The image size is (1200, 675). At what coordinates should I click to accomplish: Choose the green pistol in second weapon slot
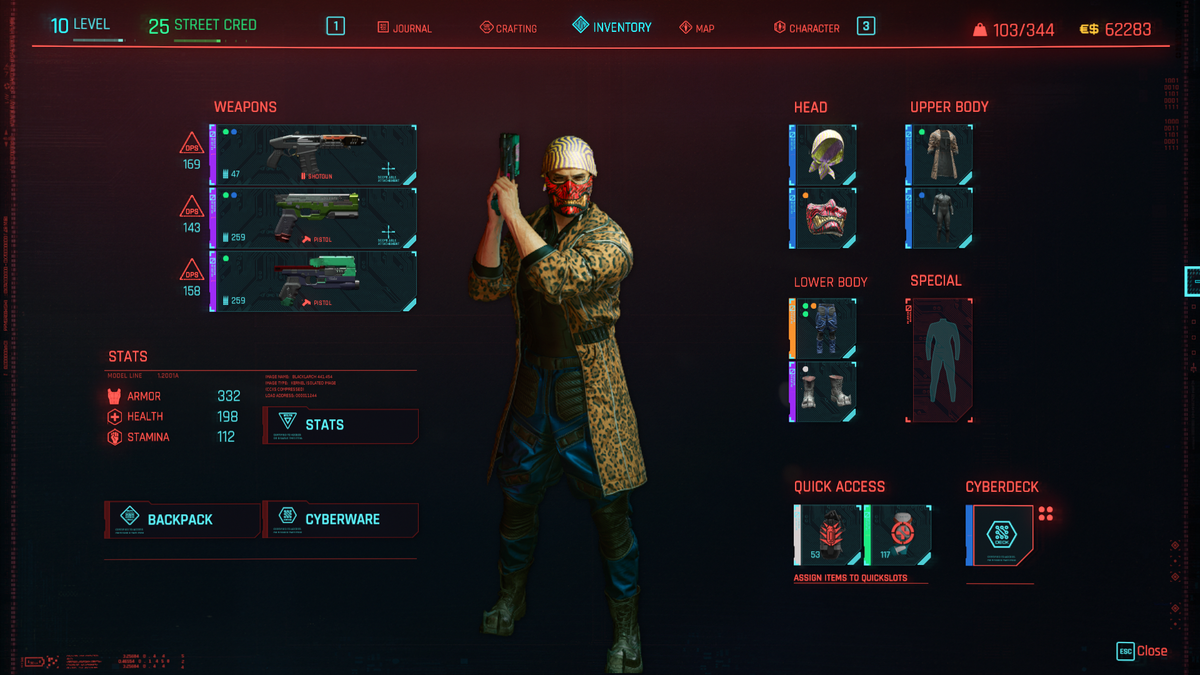(314, 218)
